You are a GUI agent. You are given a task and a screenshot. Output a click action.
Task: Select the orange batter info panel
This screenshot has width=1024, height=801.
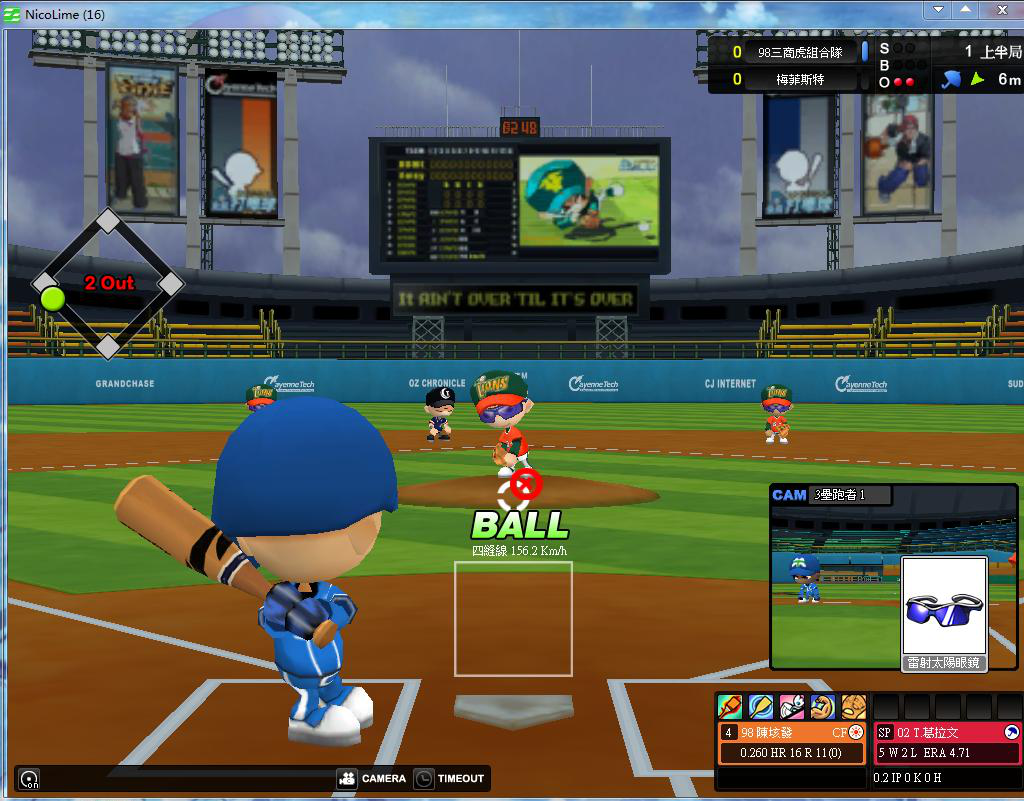[792, 743]
